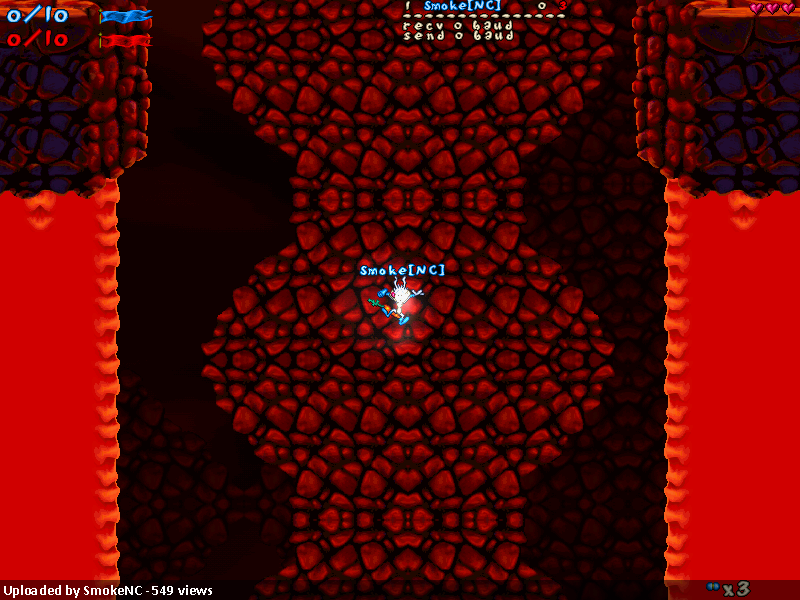Select the Smoke[NC] row in the player list
The image size is (800, 600).
tap(462, 6)
